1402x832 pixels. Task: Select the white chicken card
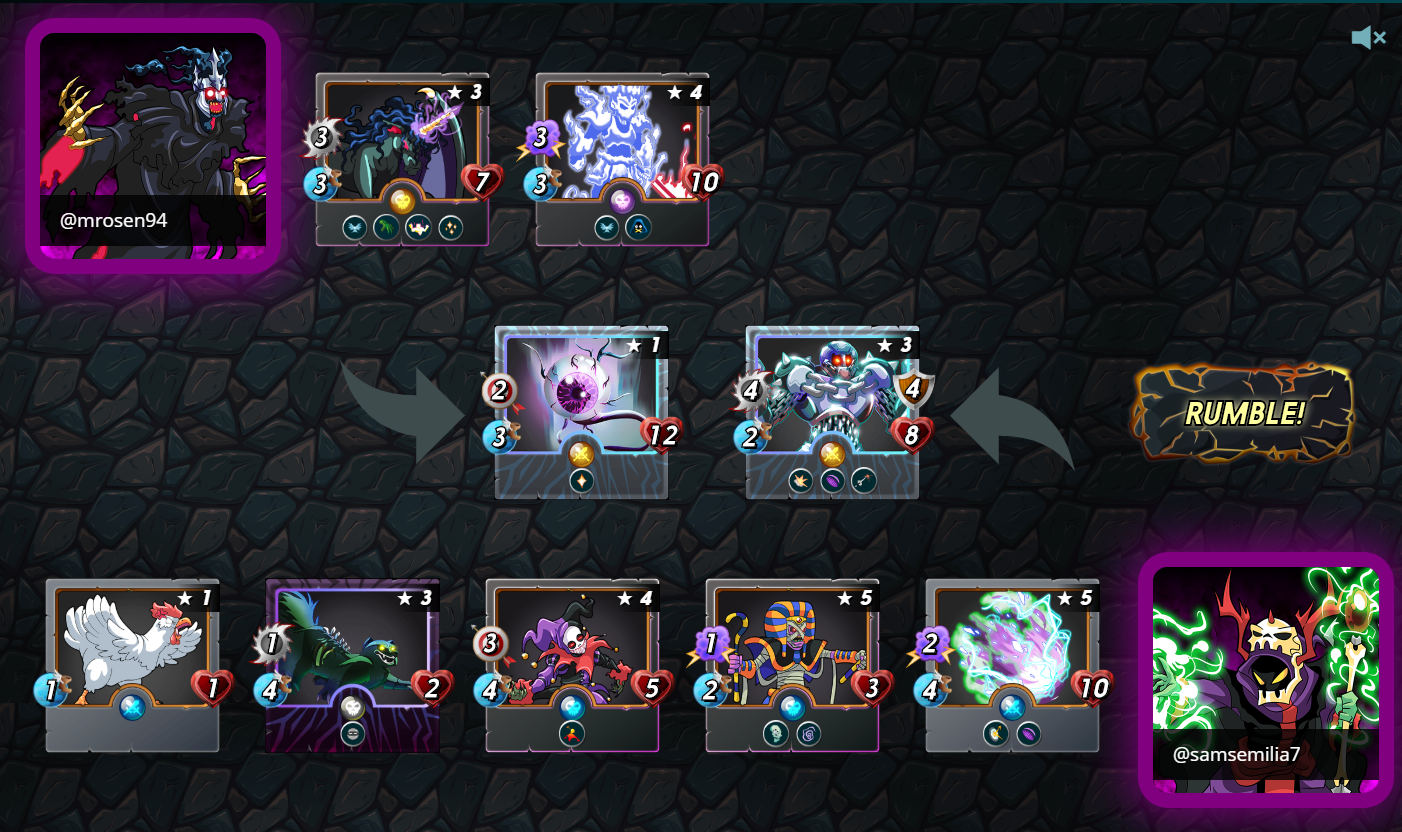[132, 665]
